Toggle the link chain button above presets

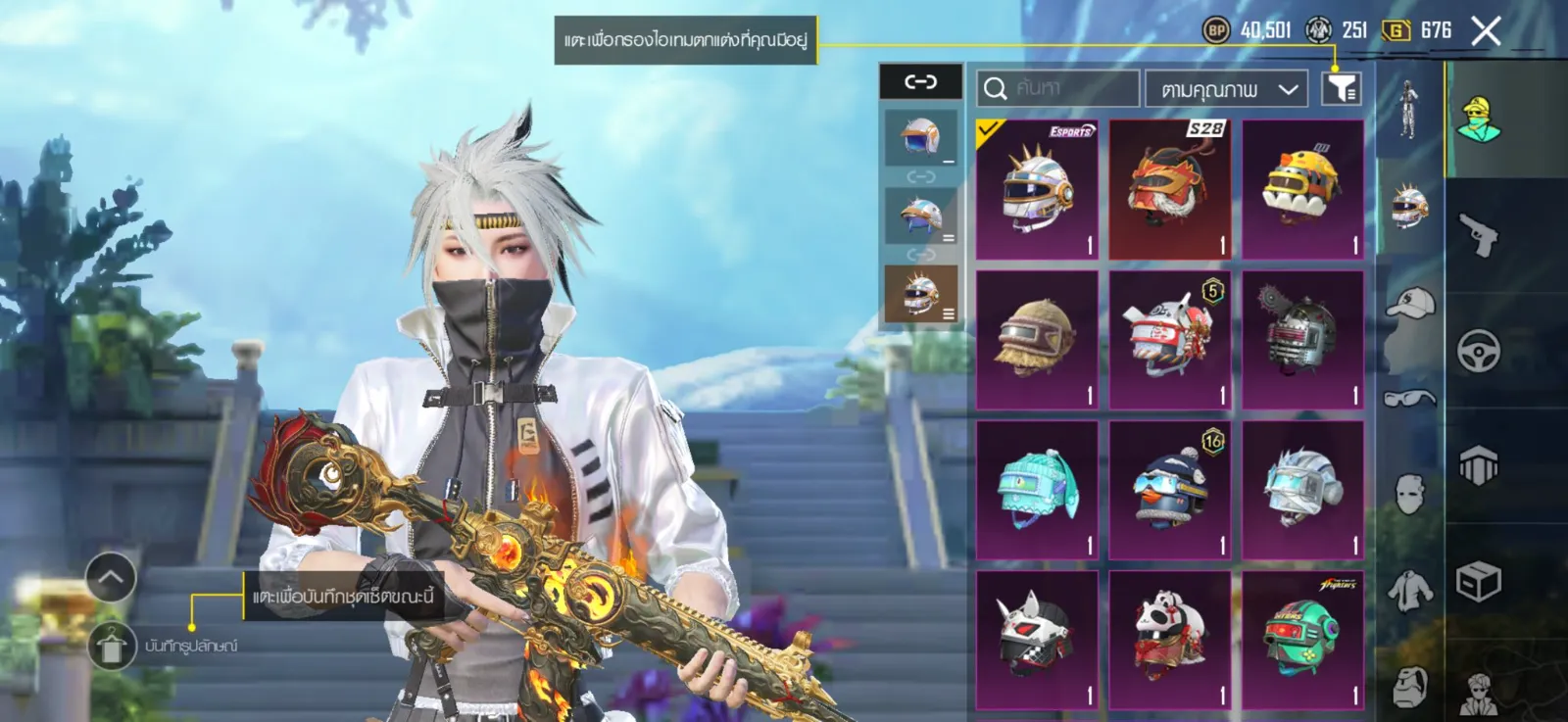click(x=920, y=82)
